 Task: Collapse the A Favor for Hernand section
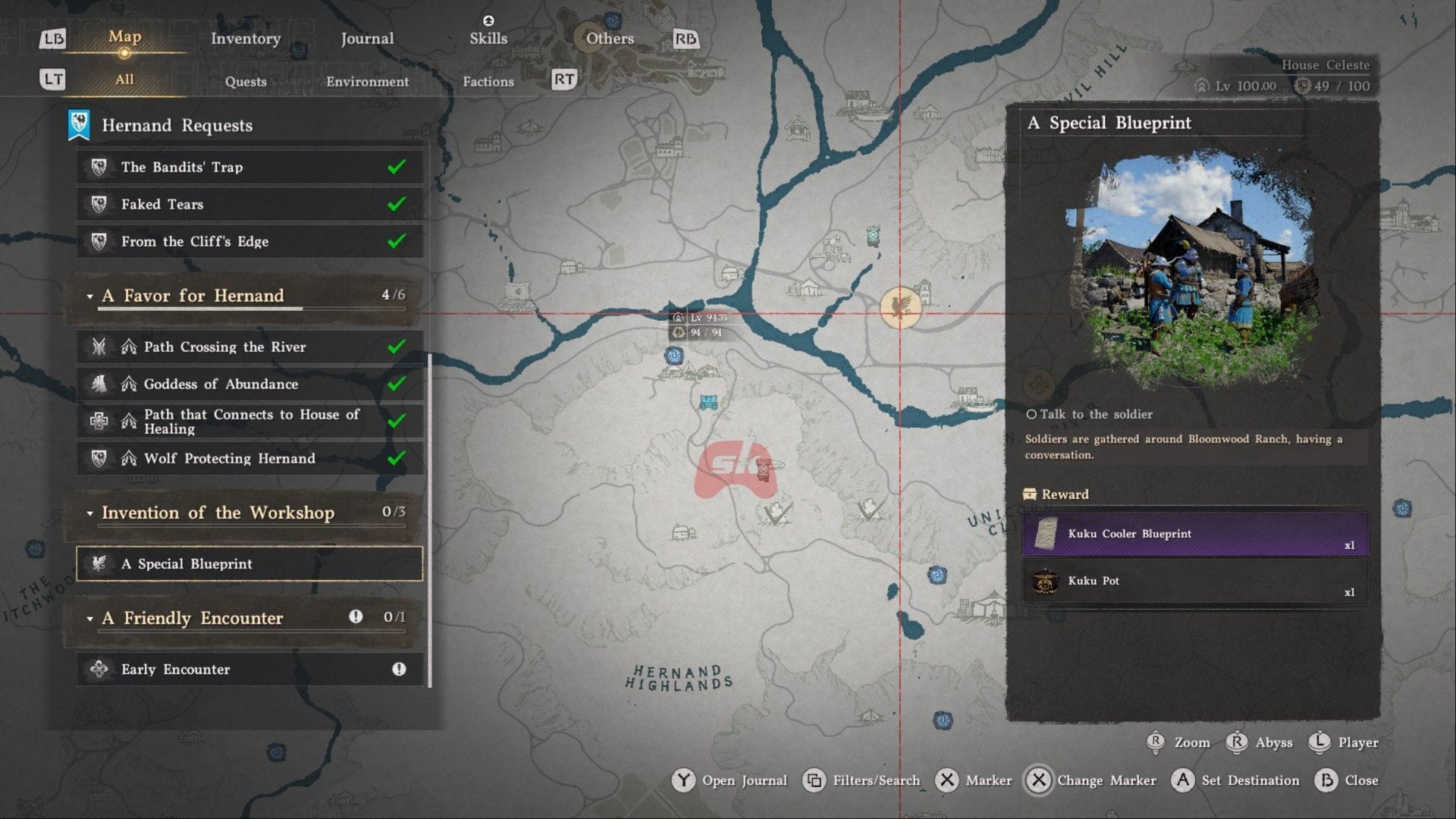click(x=90, y=297)
